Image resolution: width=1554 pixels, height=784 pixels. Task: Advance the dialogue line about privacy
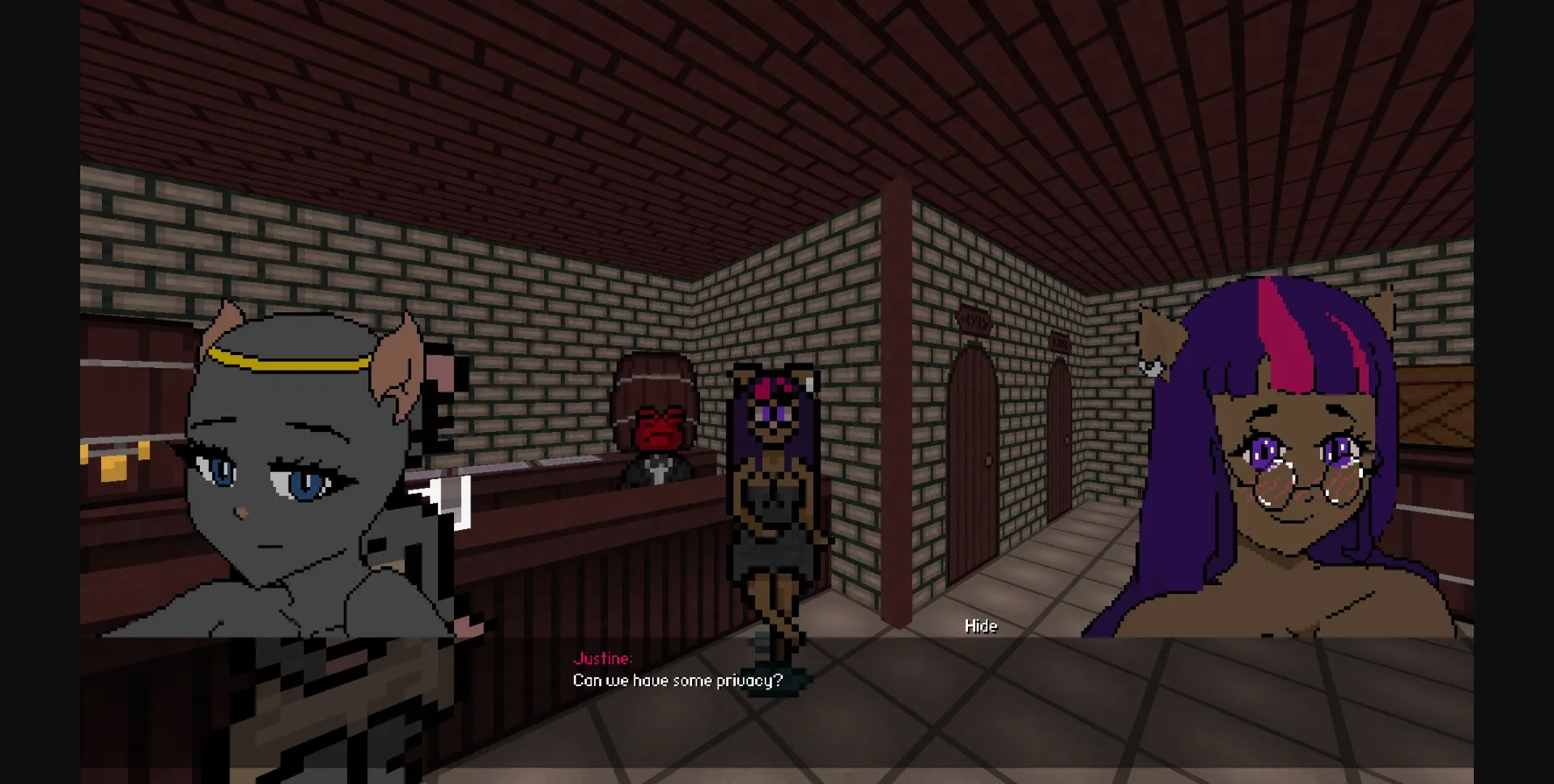[x=677, y=680]
